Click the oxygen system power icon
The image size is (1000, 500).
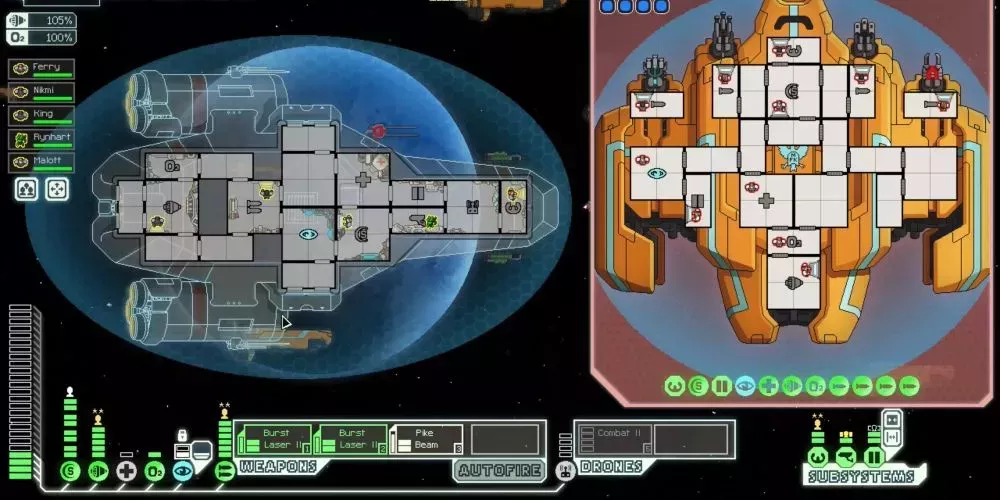pos(154,471)
